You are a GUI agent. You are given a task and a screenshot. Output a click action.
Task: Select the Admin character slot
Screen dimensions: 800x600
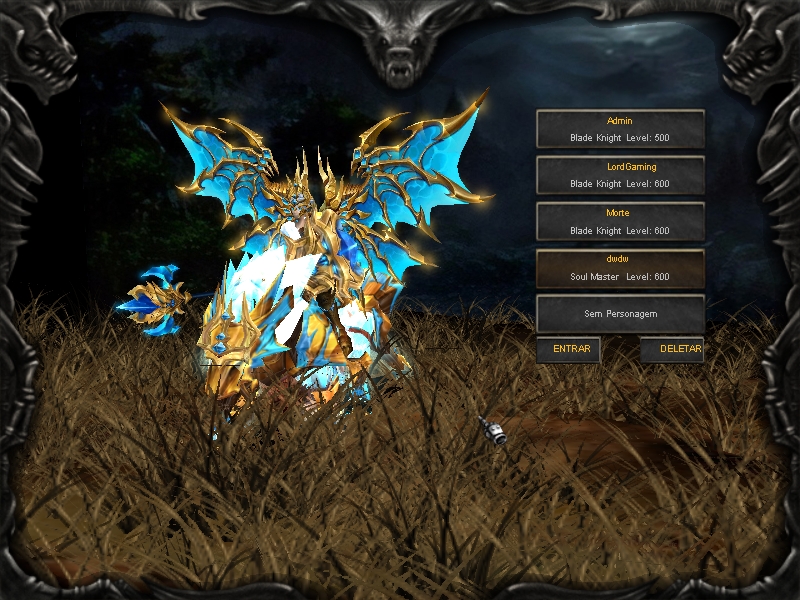(x=620, y=129)
